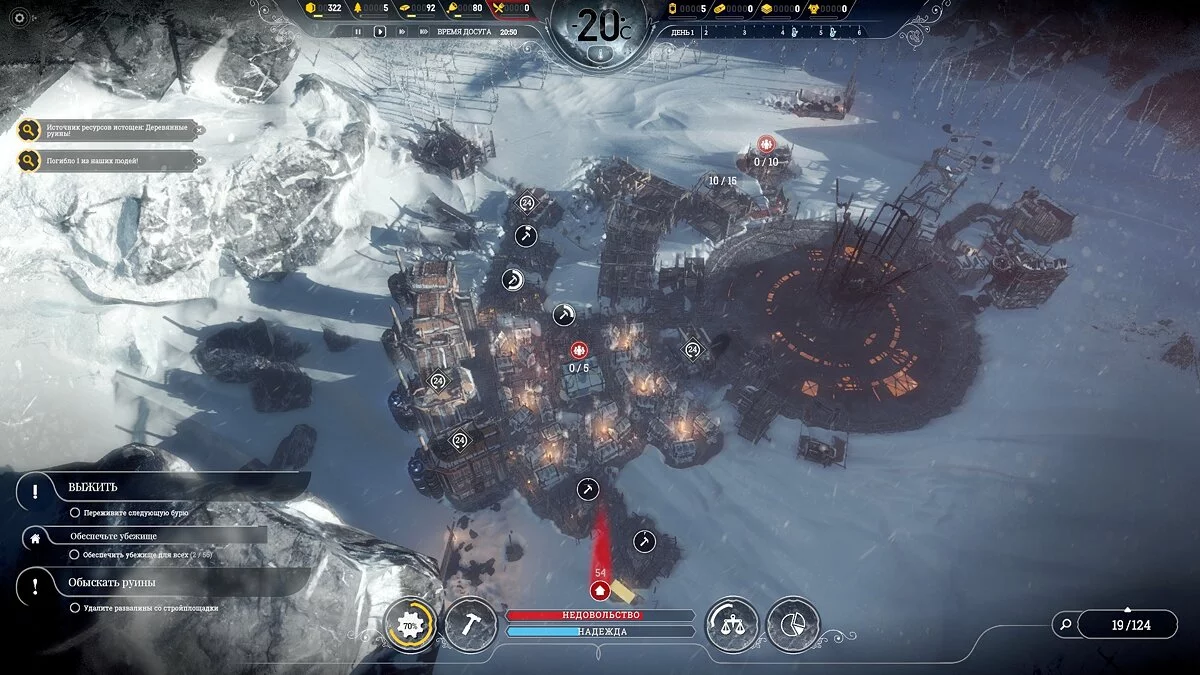Click the magnifier on the death notification

tap(28, 160)
